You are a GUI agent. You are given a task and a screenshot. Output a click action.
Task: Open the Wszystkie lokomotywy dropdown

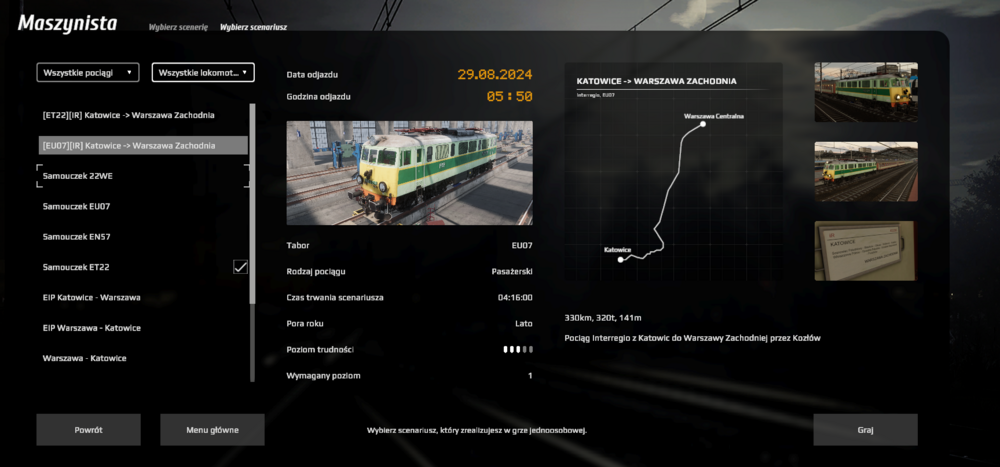point(203,72)
